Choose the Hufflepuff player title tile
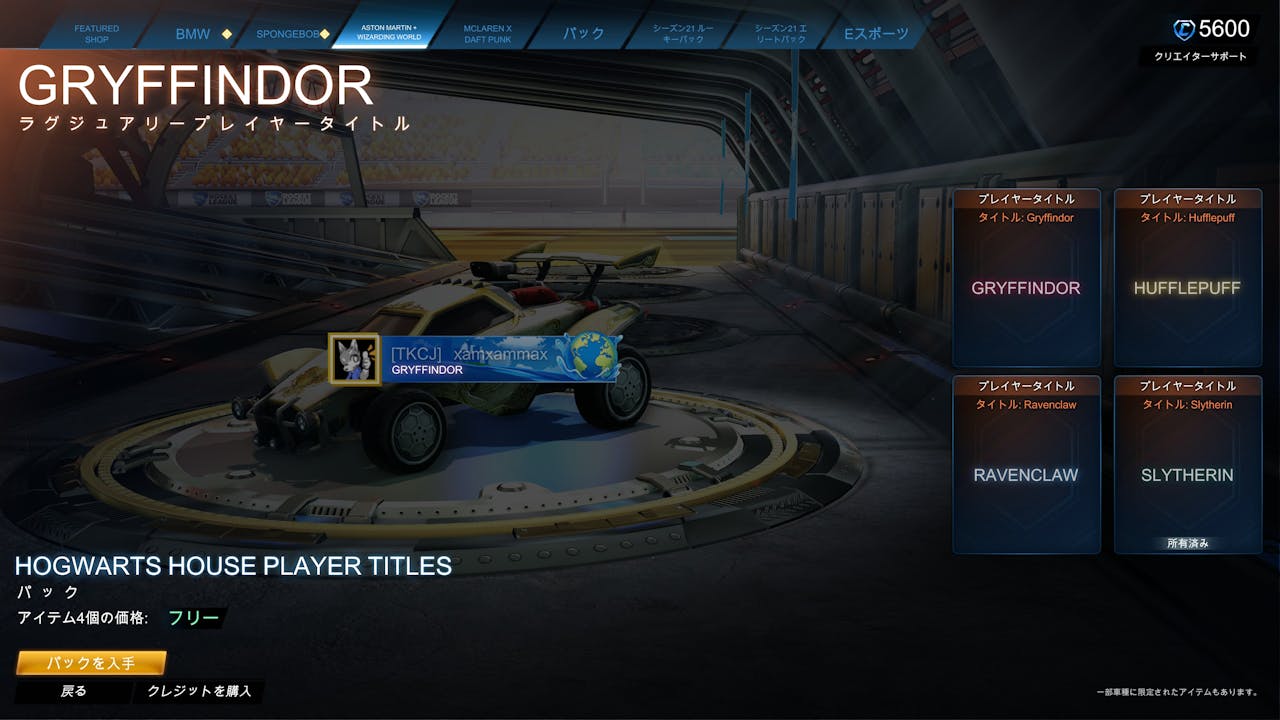Screen dimensions: 1280x720 [x=1187, y=278]
